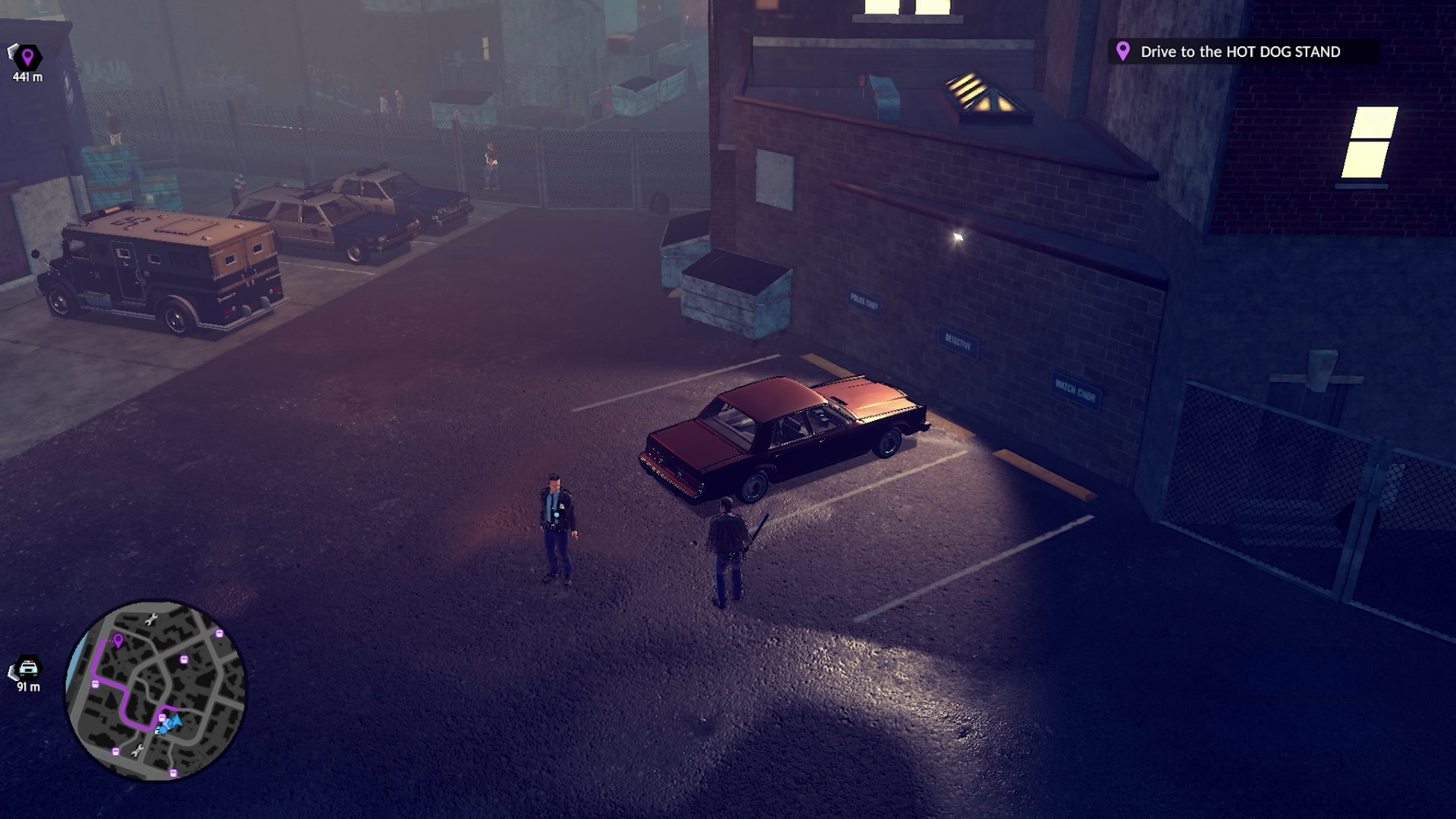Click the store icon on the minimap's left edge
This screenshot has width=1456, height=819.
click(x=95, y=685)
